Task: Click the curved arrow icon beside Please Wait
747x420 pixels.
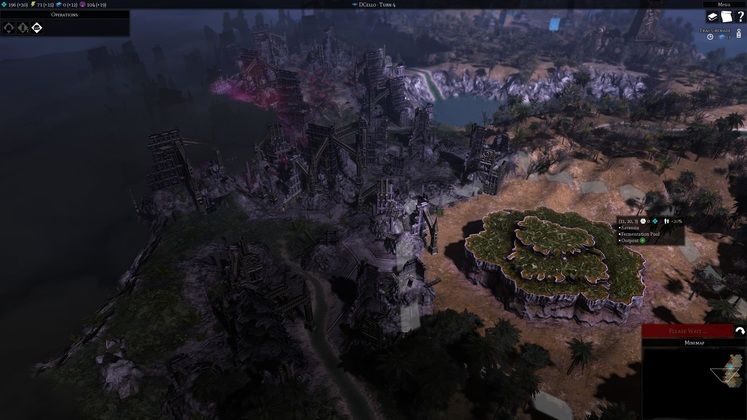Action: 738,330
